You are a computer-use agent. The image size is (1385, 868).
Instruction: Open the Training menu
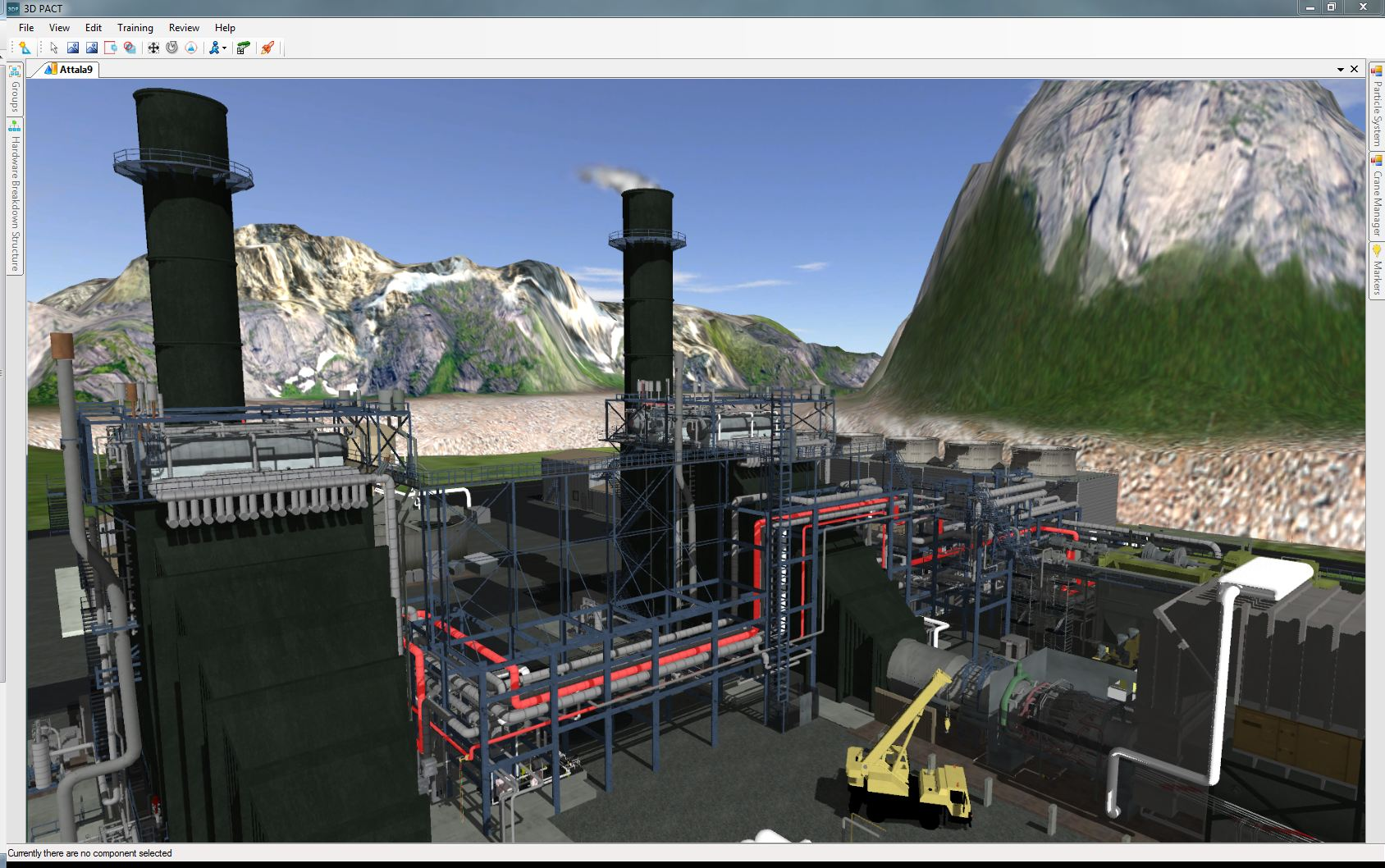pos(135,27)
